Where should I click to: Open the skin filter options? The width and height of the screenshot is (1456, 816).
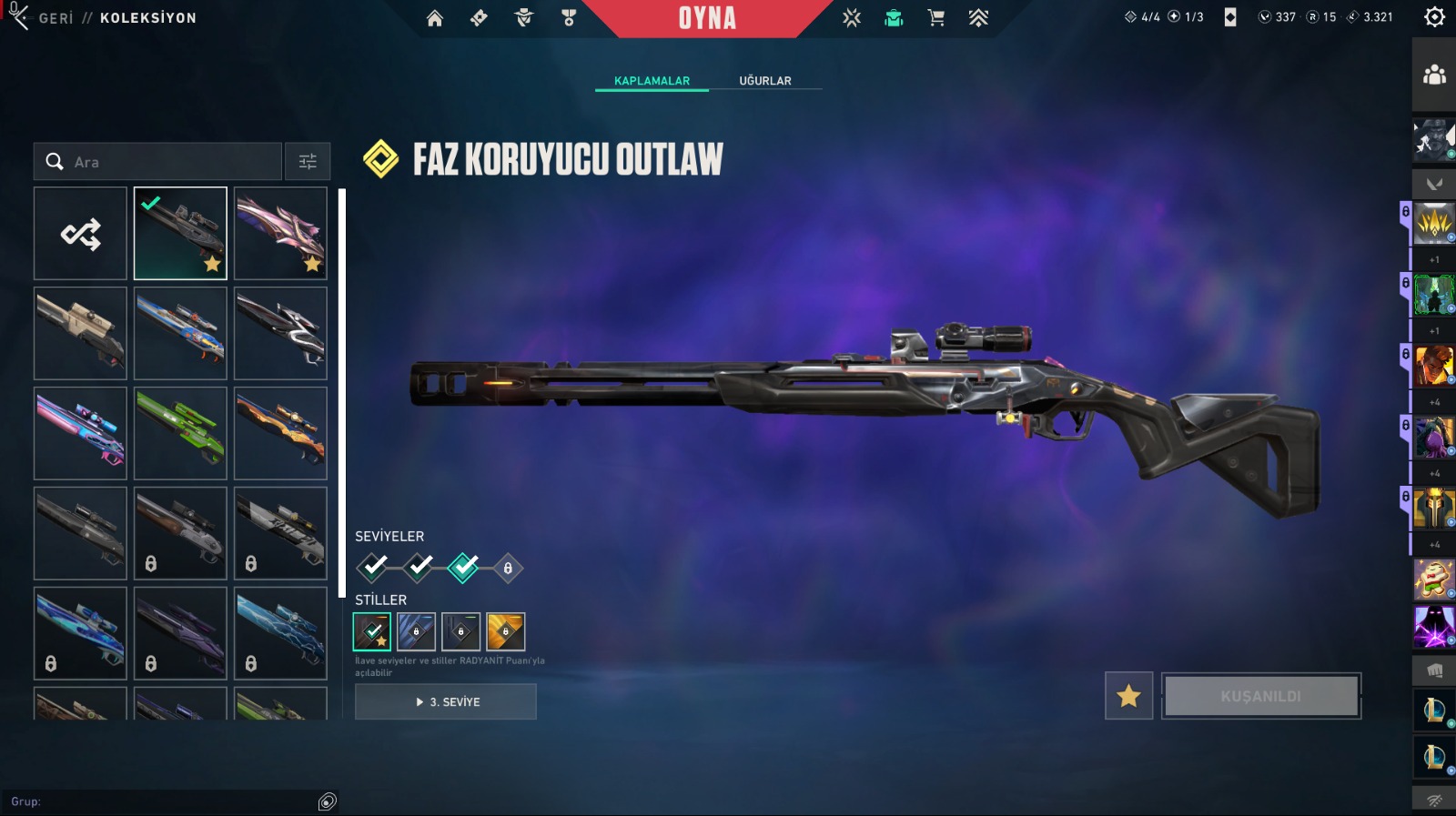[308, 162]
